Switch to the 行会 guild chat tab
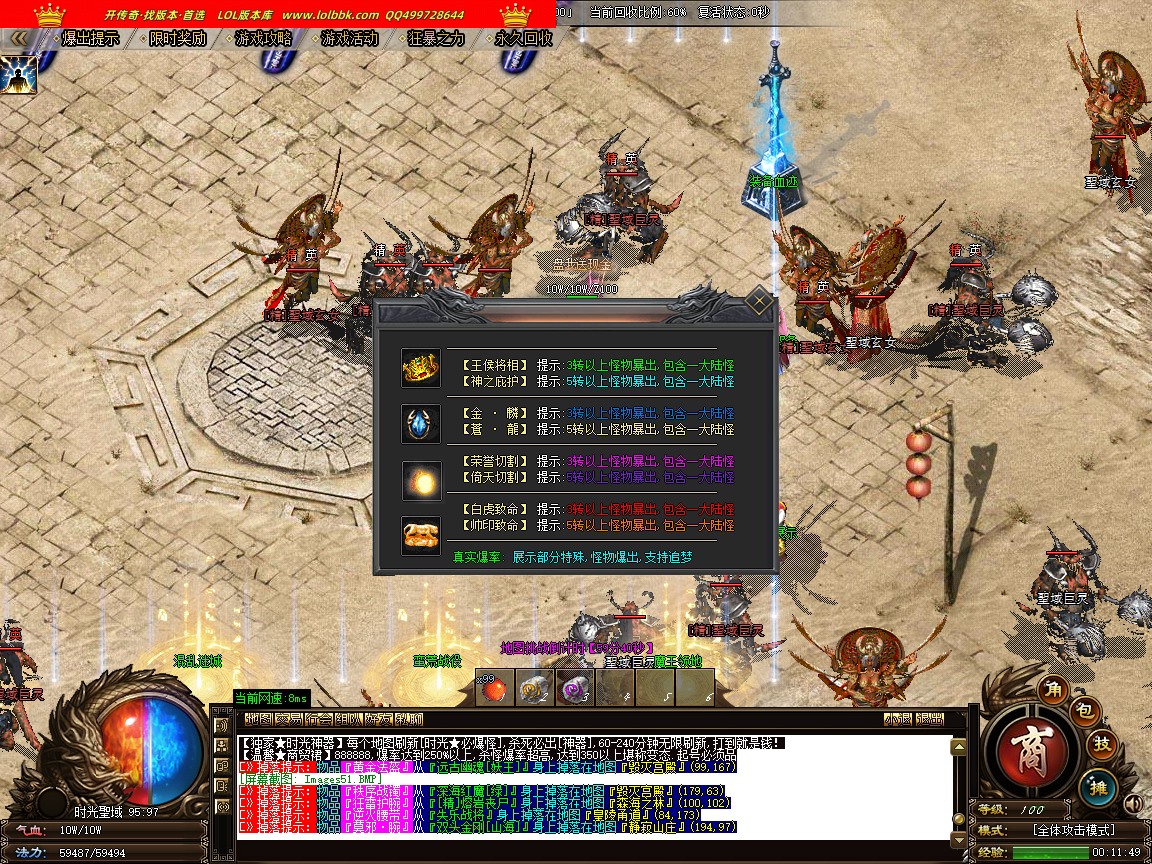 pyautogui.click(x=319, y=719)
